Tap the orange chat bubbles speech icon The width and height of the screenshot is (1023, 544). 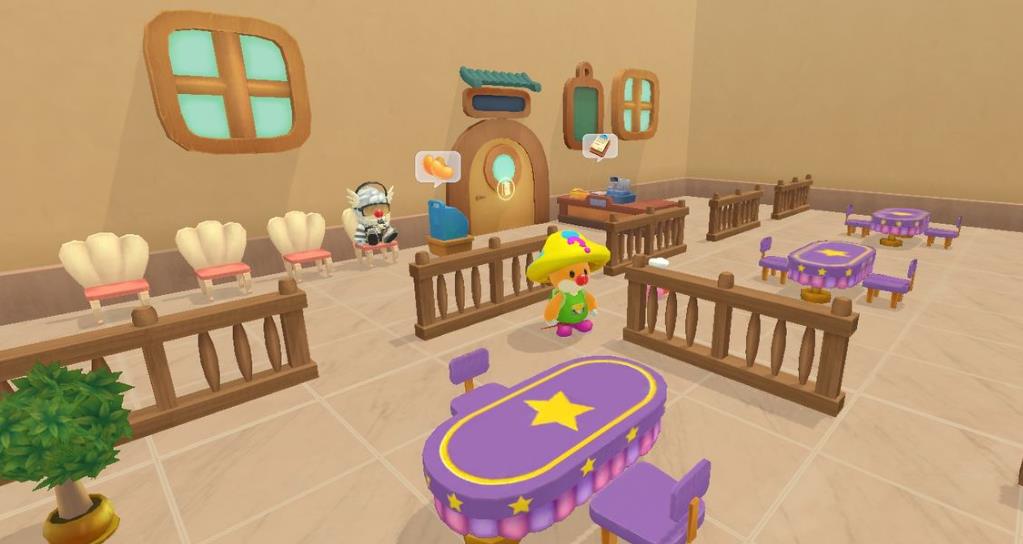(437, 166)
